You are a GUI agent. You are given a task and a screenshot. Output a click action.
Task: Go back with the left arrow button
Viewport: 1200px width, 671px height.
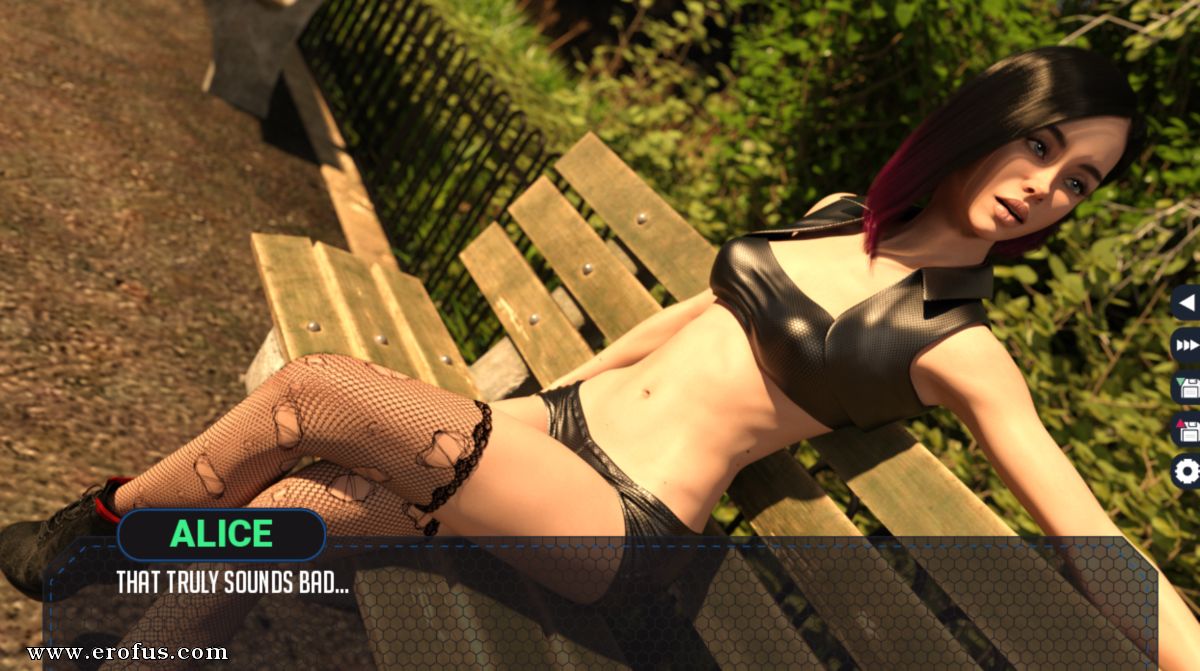coord(1187,303)
